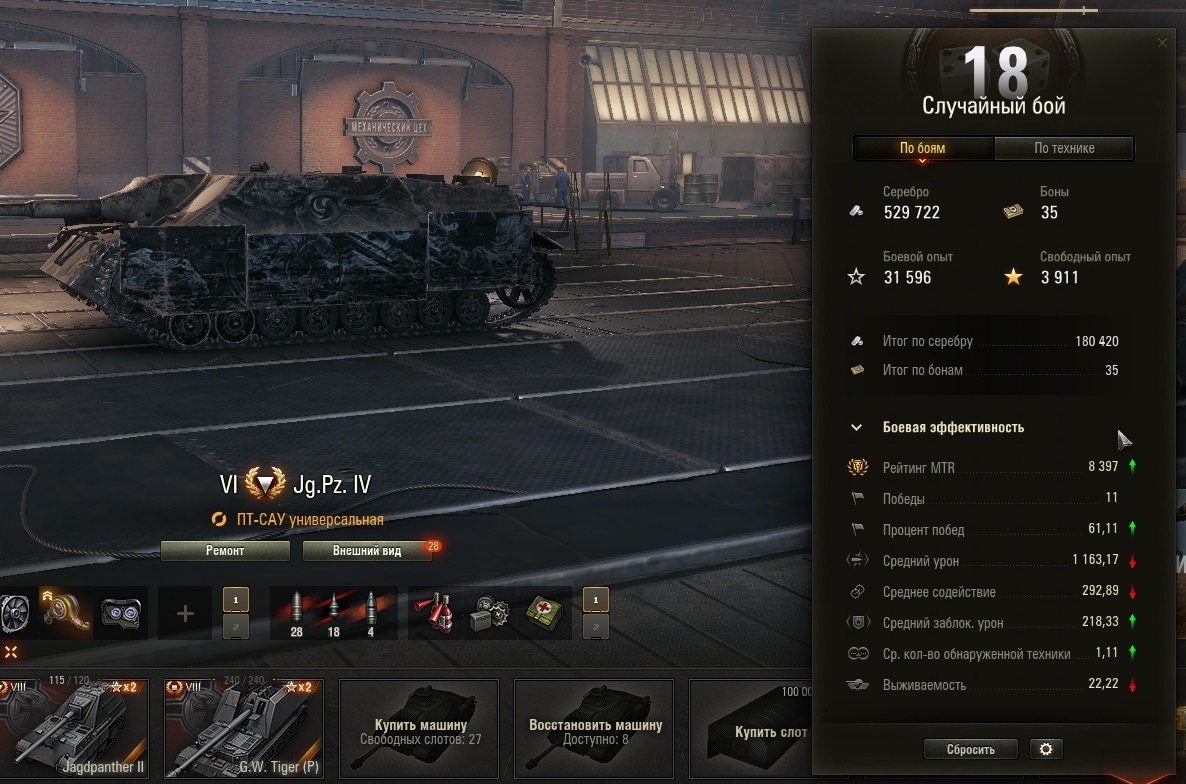This screenshot has height=784, width=1186.
Task: Select the 28-round shell ammo slot
Action: point(296,613)
